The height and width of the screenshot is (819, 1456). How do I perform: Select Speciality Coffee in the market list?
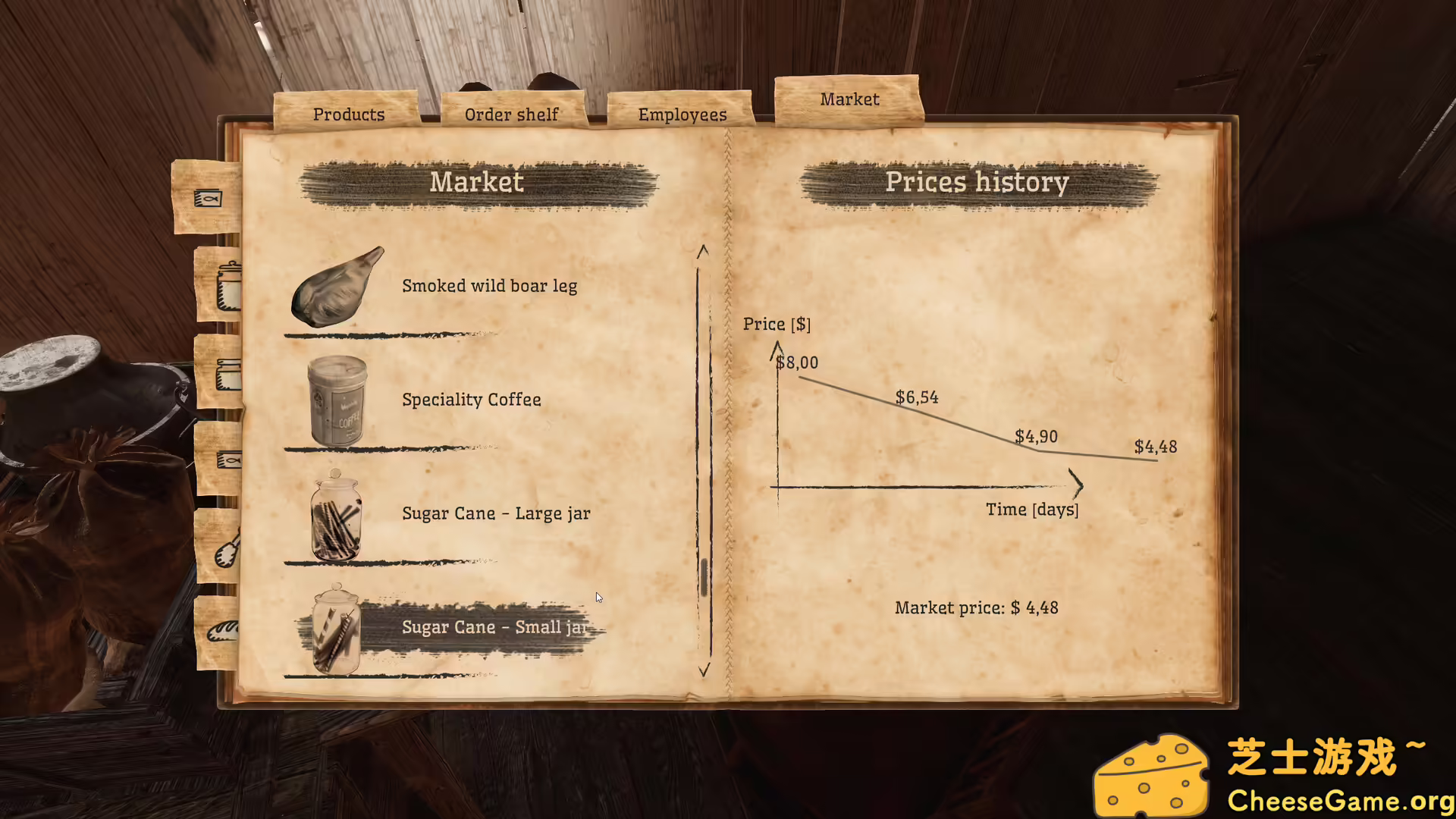point(471,400)
